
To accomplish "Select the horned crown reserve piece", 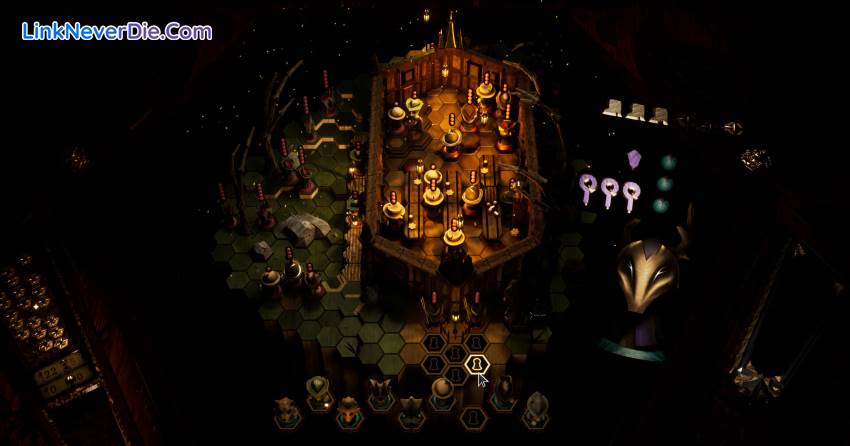I will coord(380,391).
